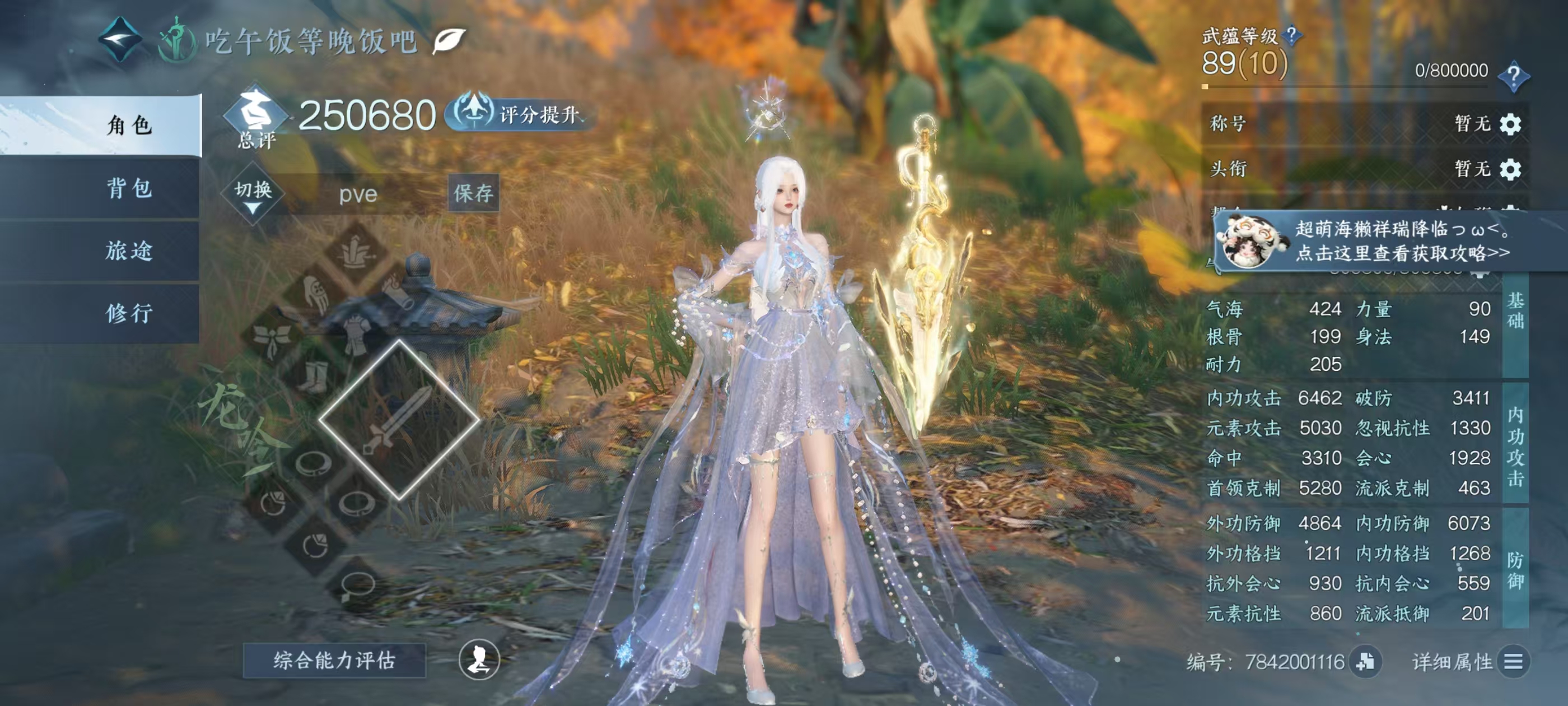Screen dimensions: 1568x706
Task: Open the 评分提升 score boost button
Action: click(519, 114)
